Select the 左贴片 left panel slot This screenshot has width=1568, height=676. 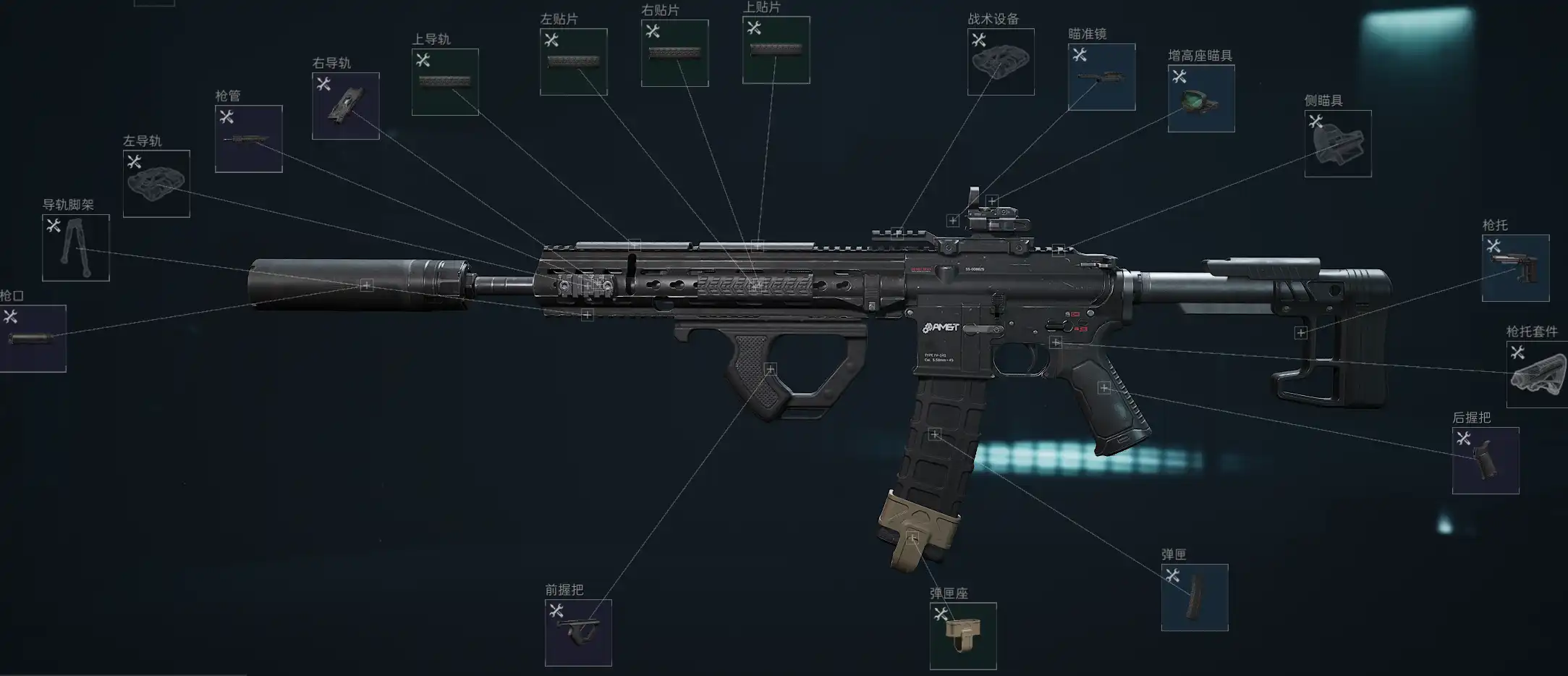573,62
